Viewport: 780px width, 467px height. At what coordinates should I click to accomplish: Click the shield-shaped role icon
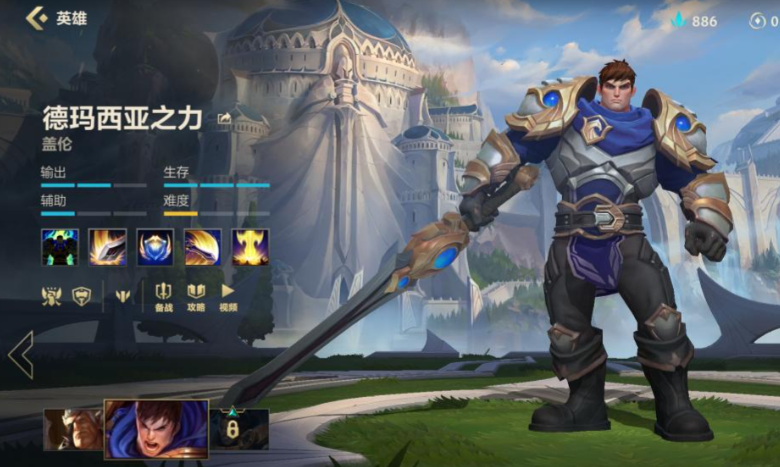[x=81, y=295]
